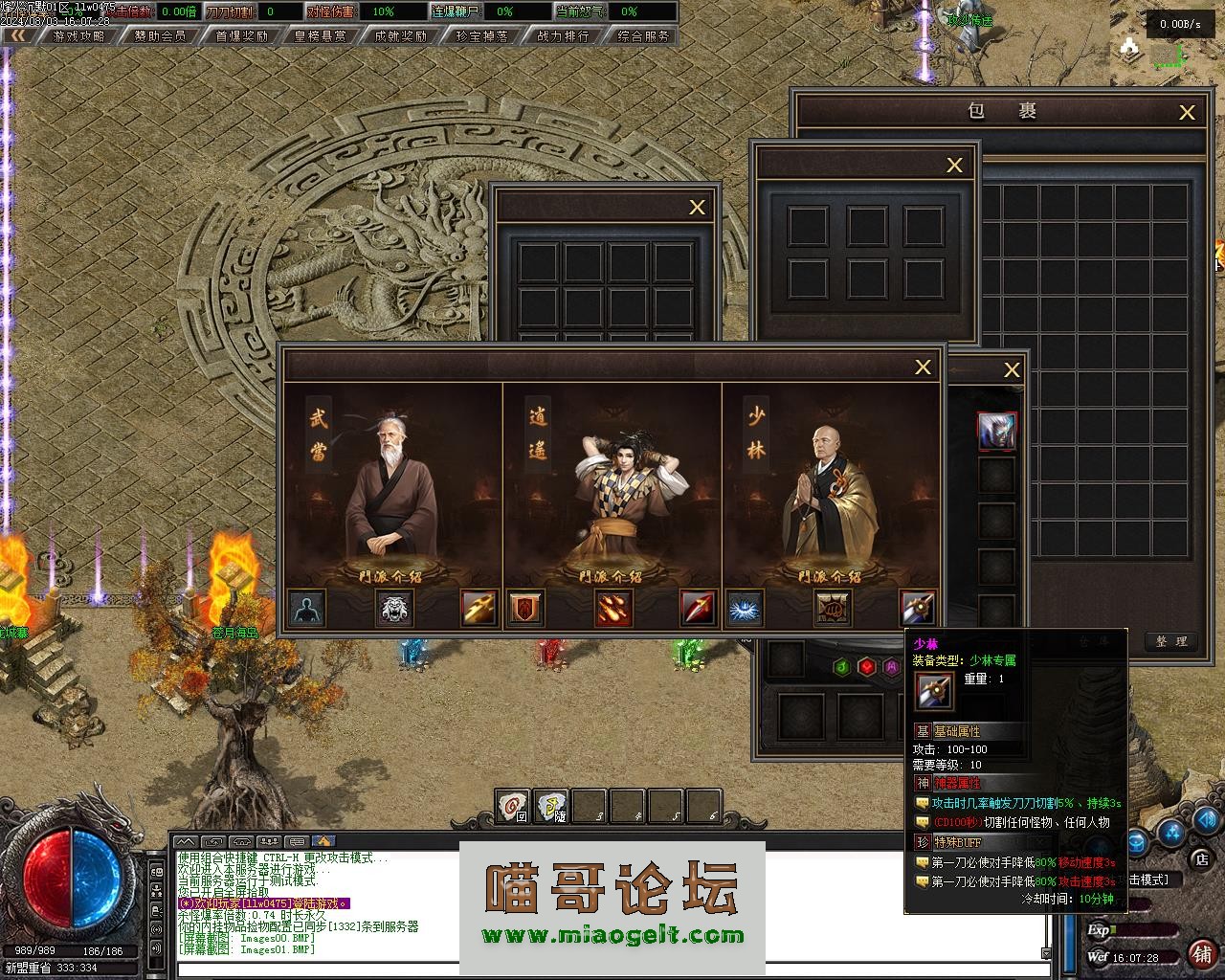1225x980 pixels.
Task: Select the white lion skill icon under Wudang
Action: (x=395, y=609)
